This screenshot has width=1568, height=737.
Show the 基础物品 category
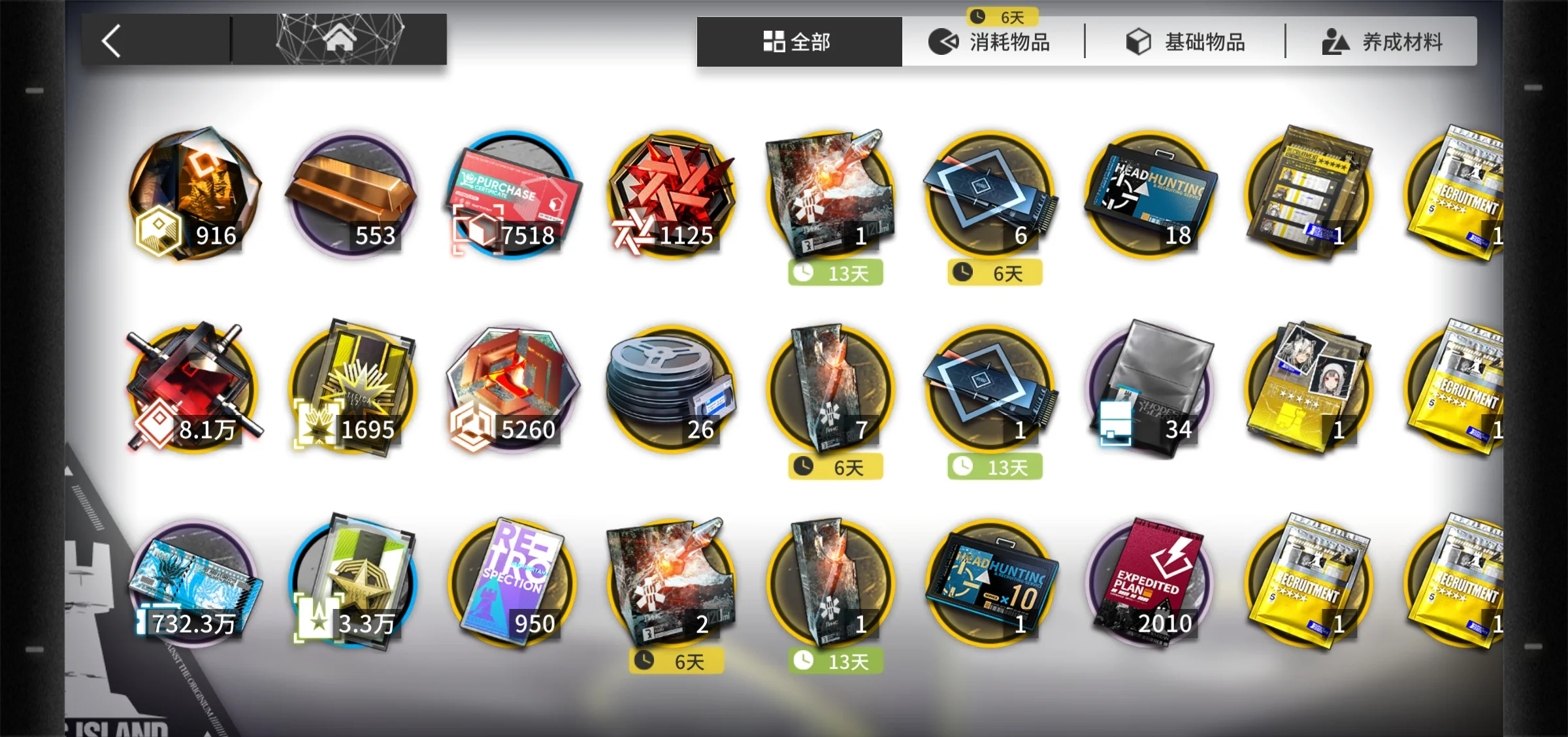tap(1186, 42)
